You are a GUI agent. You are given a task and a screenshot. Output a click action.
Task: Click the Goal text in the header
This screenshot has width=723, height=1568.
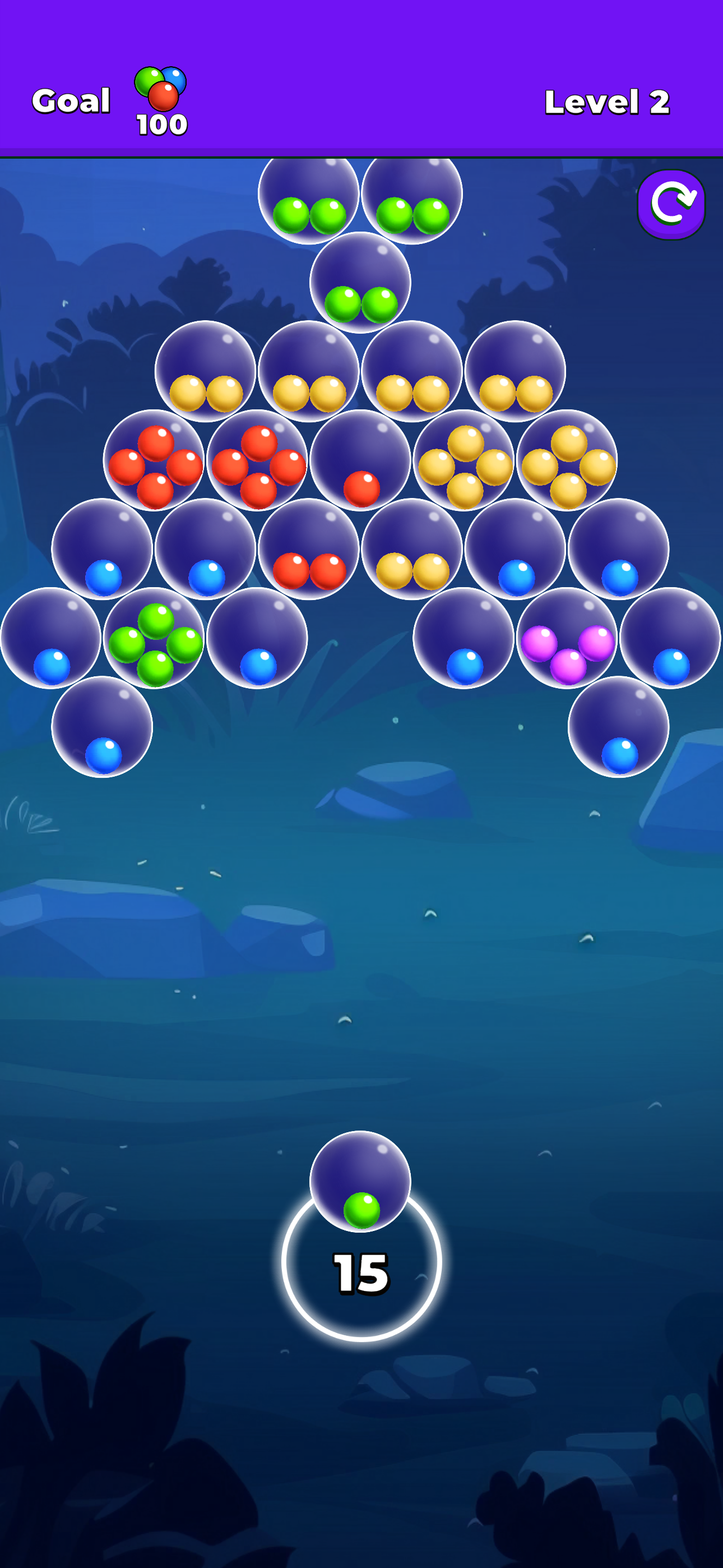71,100
